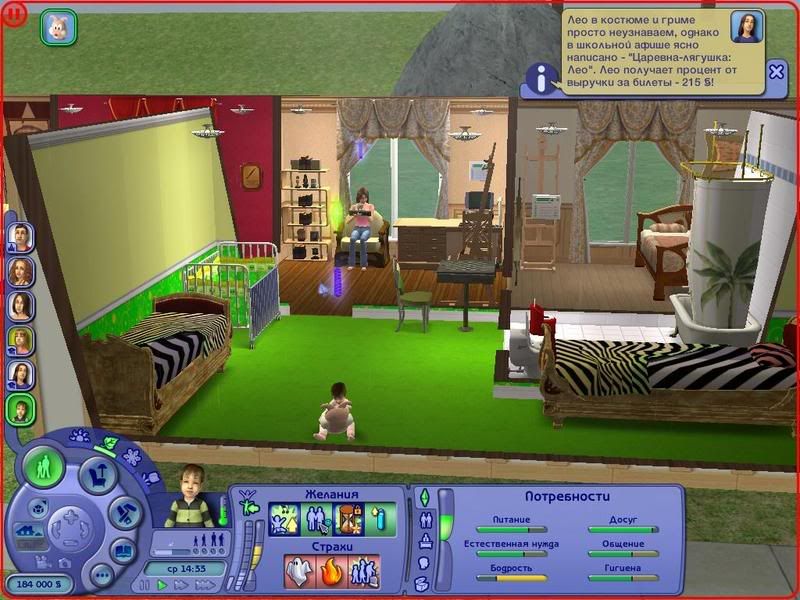Image resolution: width=800 pixels, height=600 pixels.
Task: Open Buy mode with the armchair button
Action: tap(99, 474)
